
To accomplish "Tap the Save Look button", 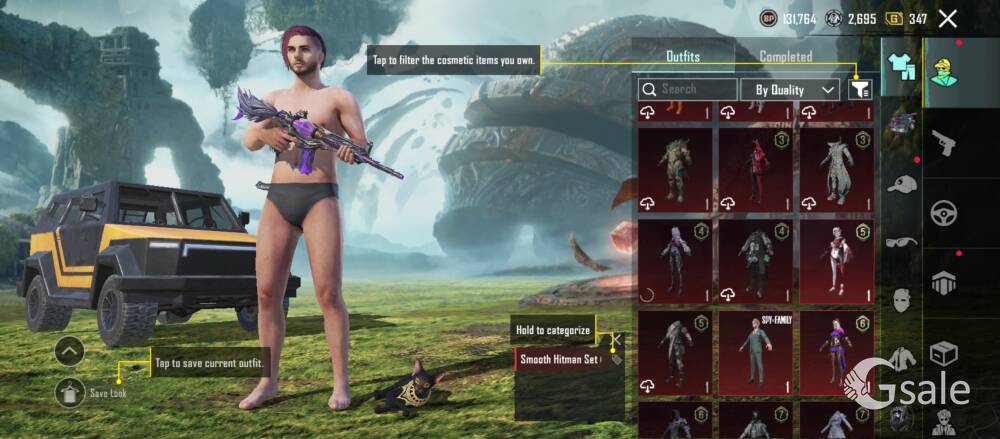I will (x=72, y=393).
